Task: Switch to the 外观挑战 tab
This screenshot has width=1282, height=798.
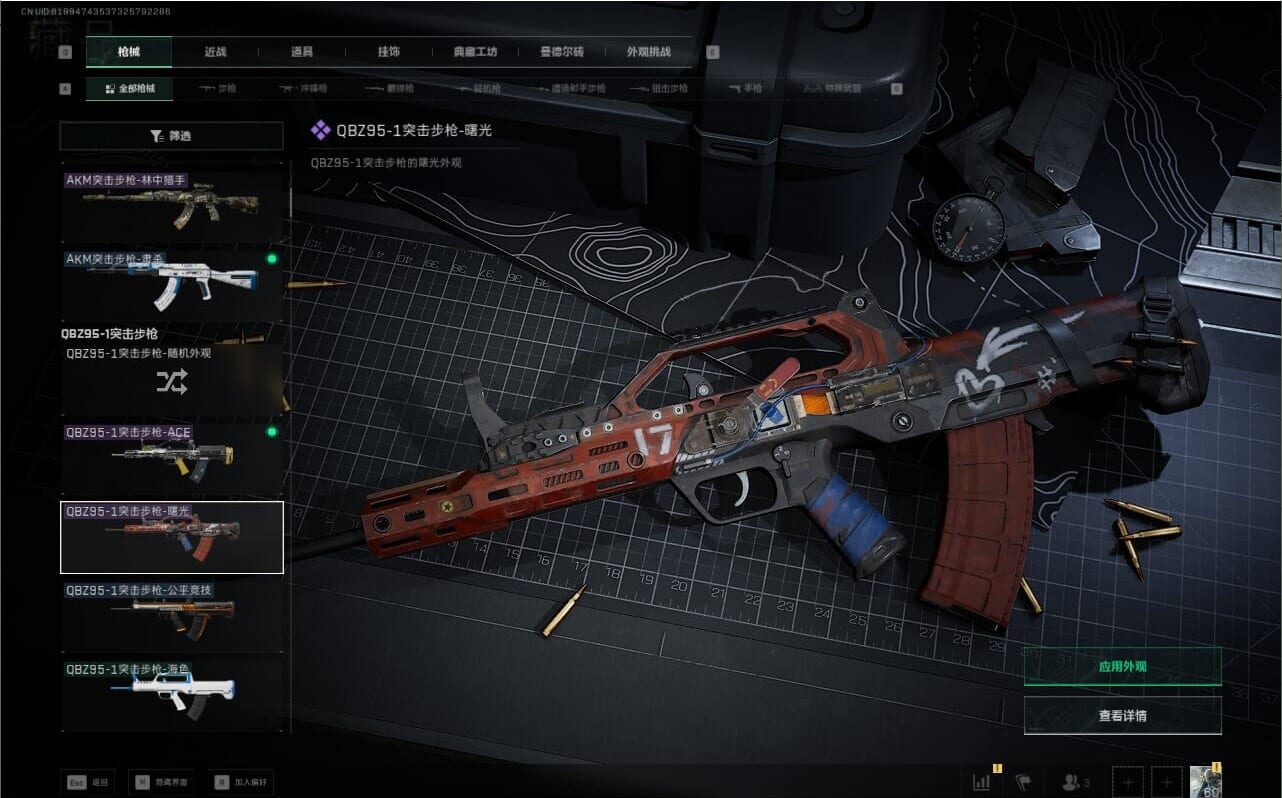Action: click(648, 52)
